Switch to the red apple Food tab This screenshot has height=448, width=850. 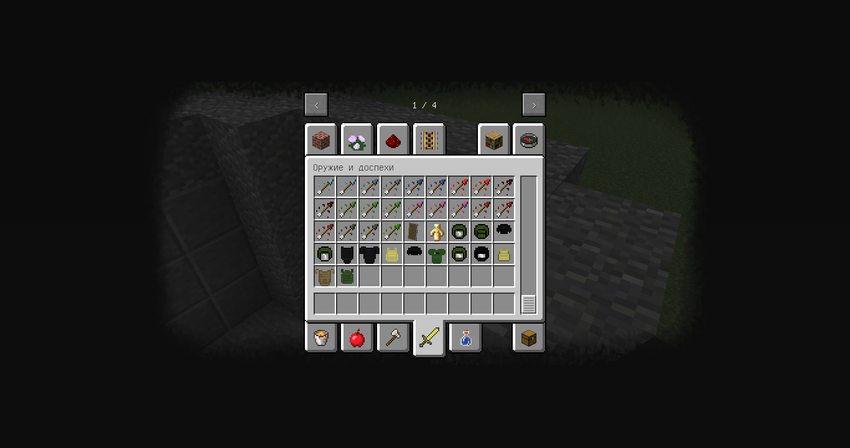[x=356, y=338]
